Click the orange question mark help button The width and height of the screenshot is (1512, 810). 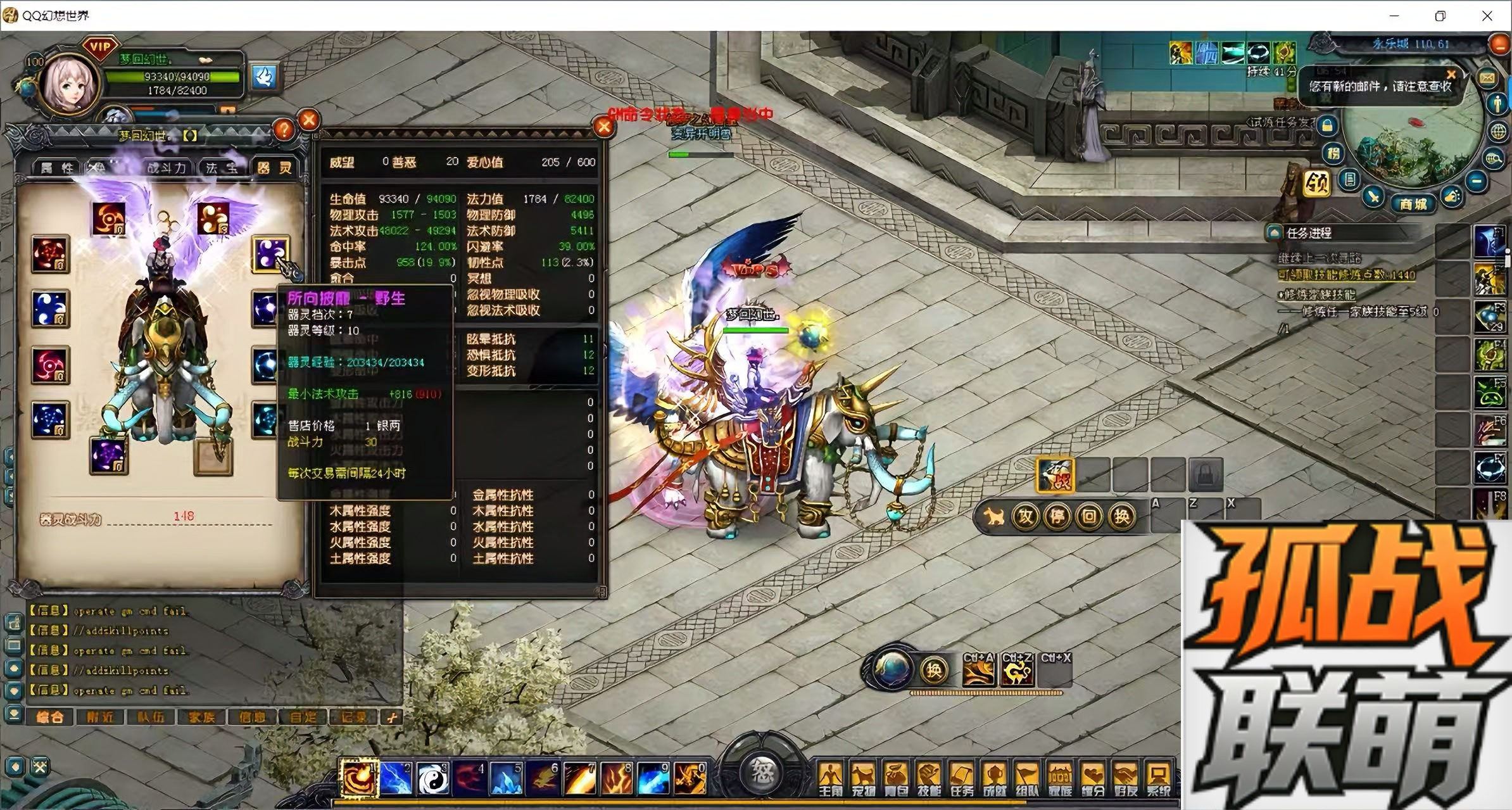[x=284, y=130]
